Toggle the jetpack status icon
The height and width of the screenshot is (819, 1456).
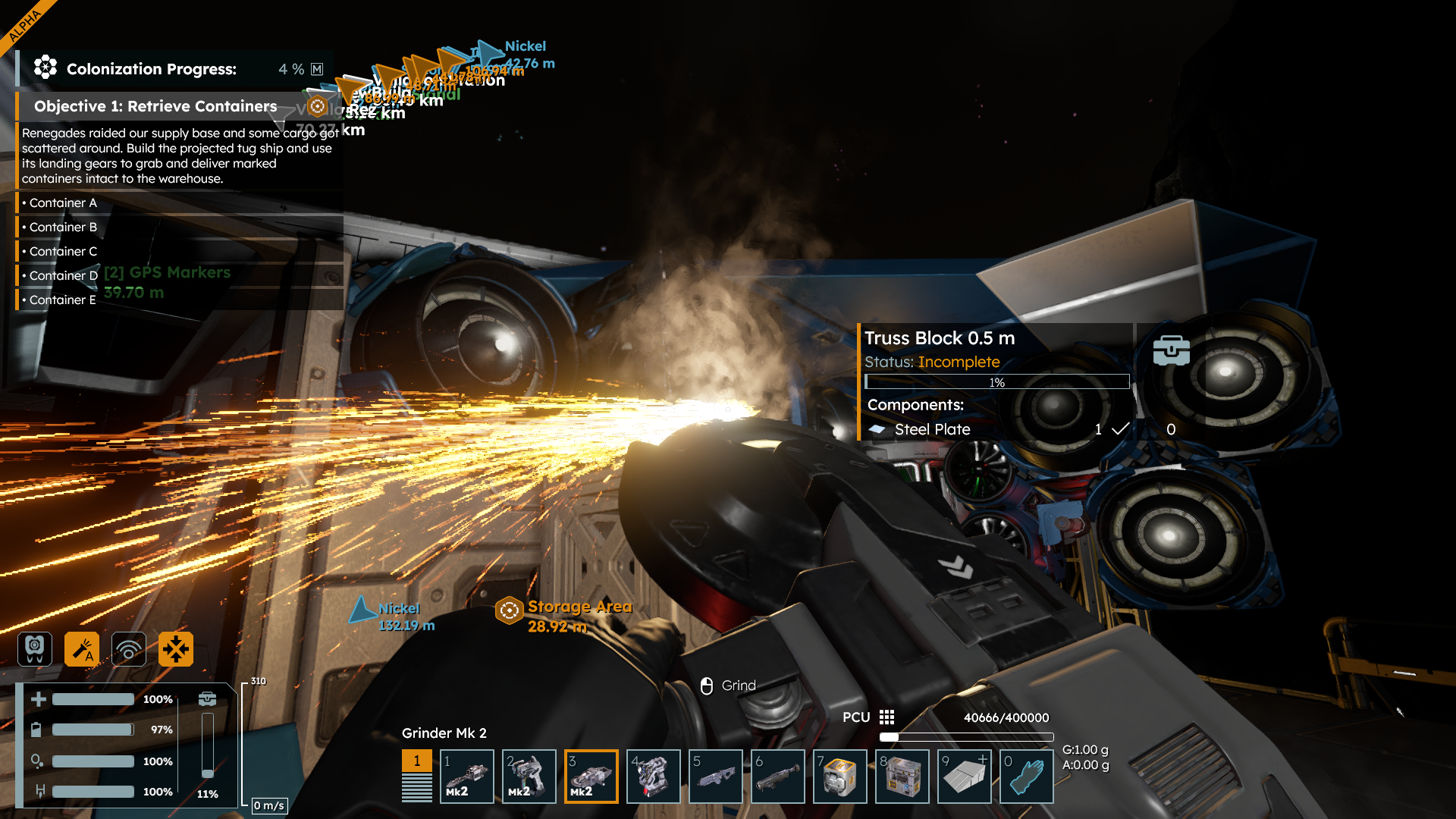[35, 649]
